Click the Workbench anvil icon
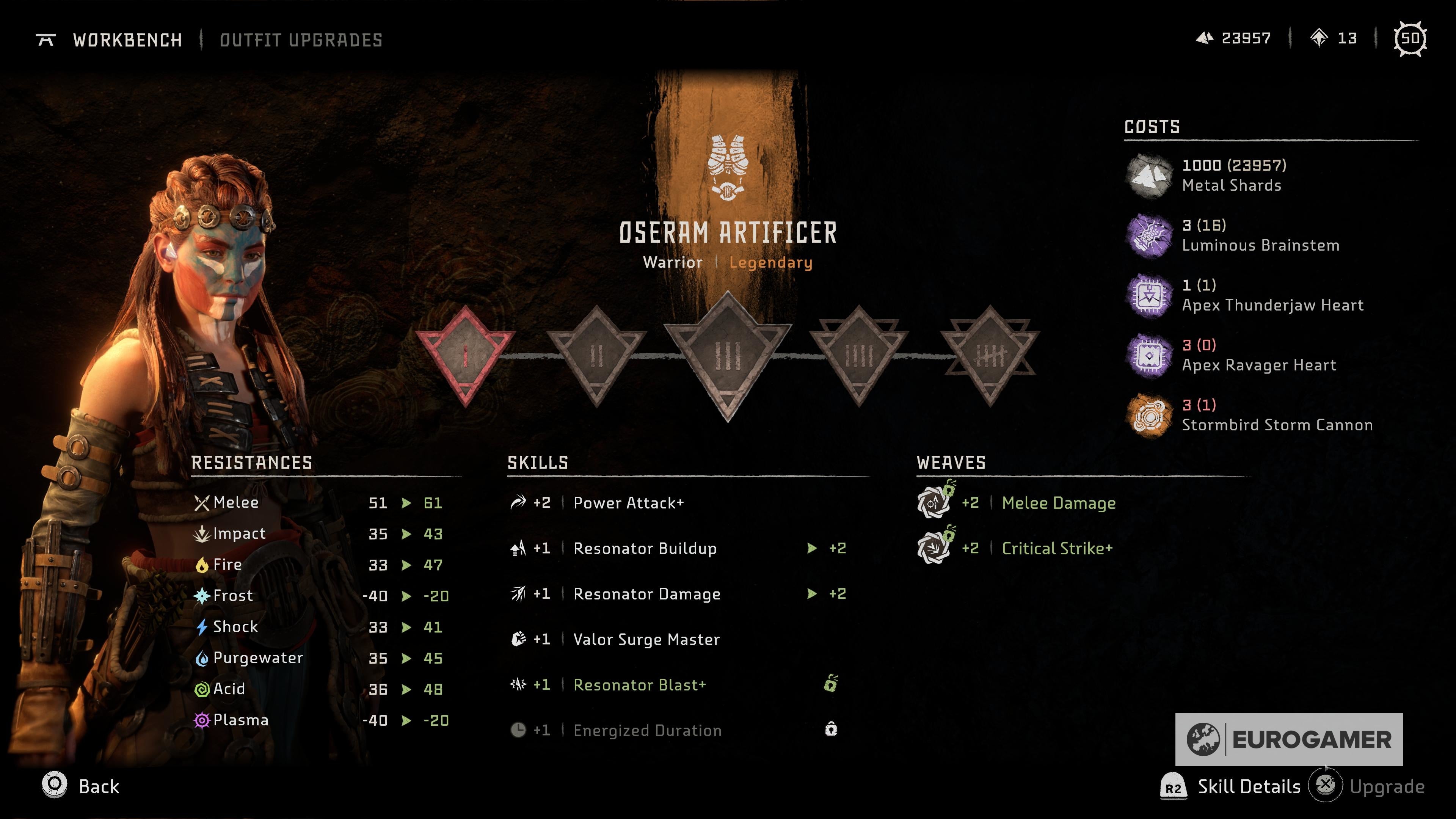 point(46,39)
